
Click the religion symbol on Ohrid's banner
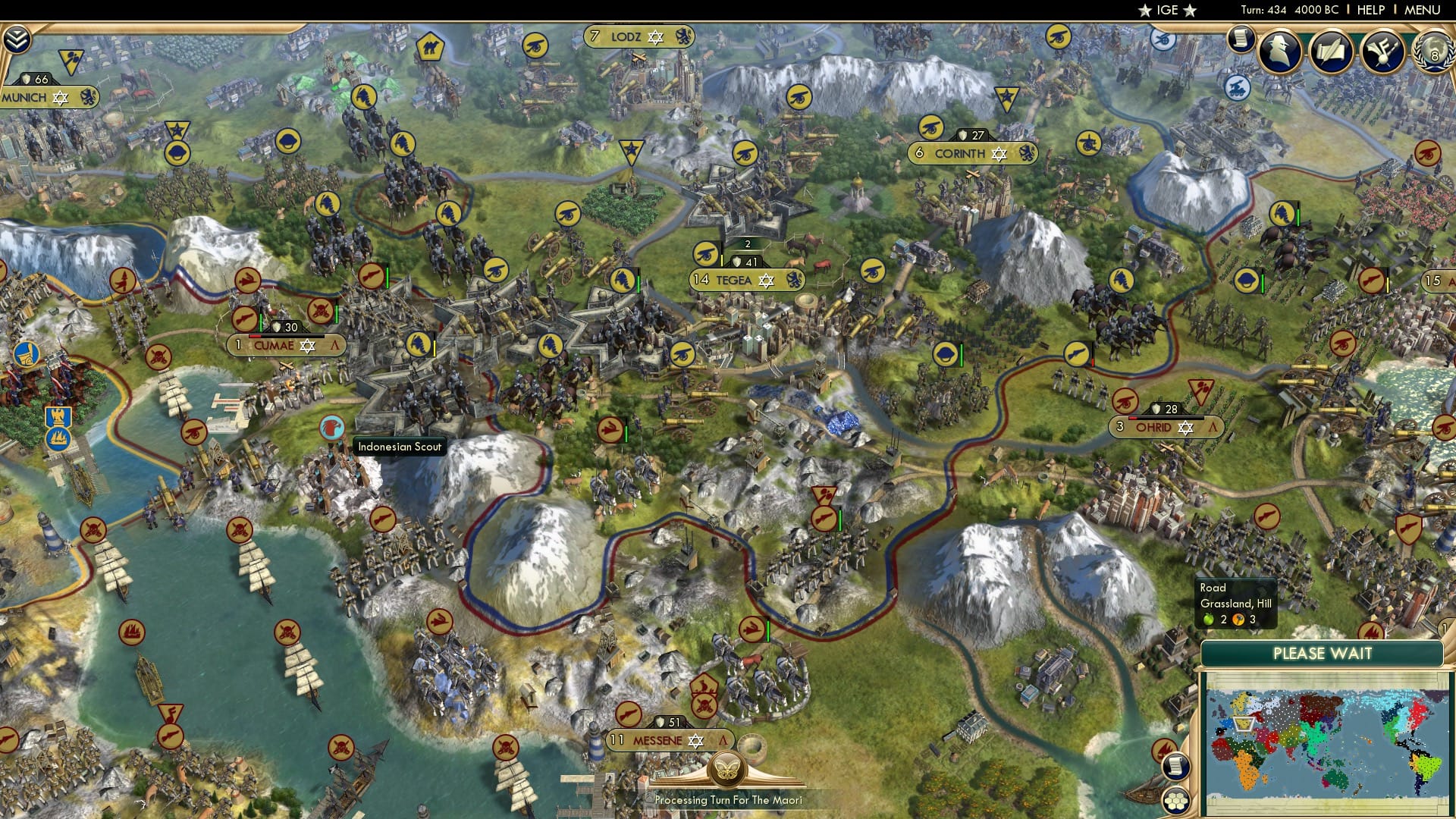coord(1186,428)
